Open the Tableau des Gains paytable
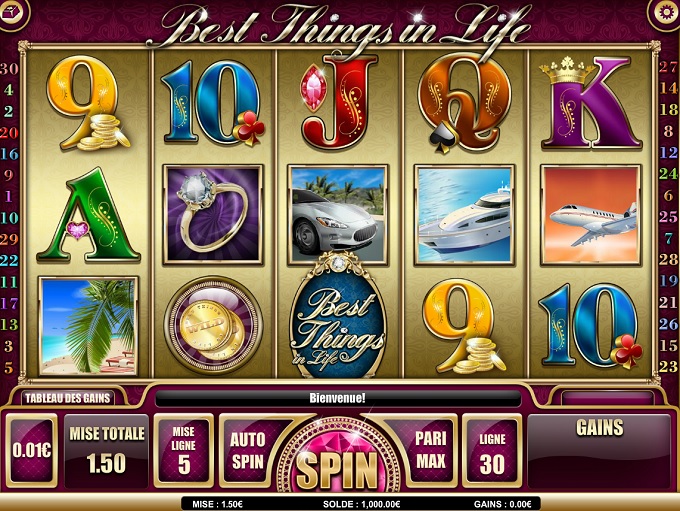Screen dimensions: 680x511 [67, 397]
